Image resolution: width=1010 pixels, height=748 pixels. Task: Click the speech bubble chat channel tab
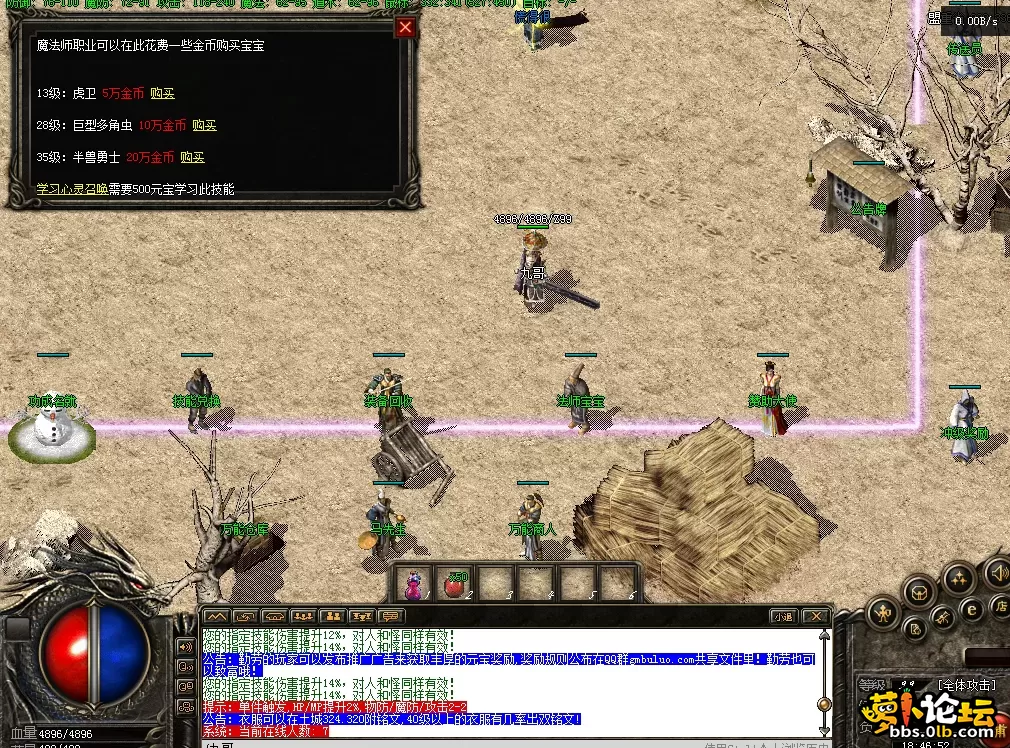pos(390,616)
